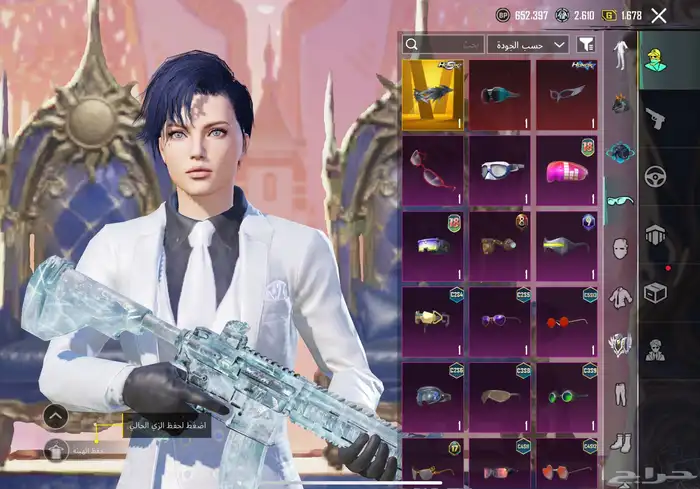Screen dimensions: 700x489
Task: Show the shoes category
Action: pyautogui.click(x=620, y=440)
